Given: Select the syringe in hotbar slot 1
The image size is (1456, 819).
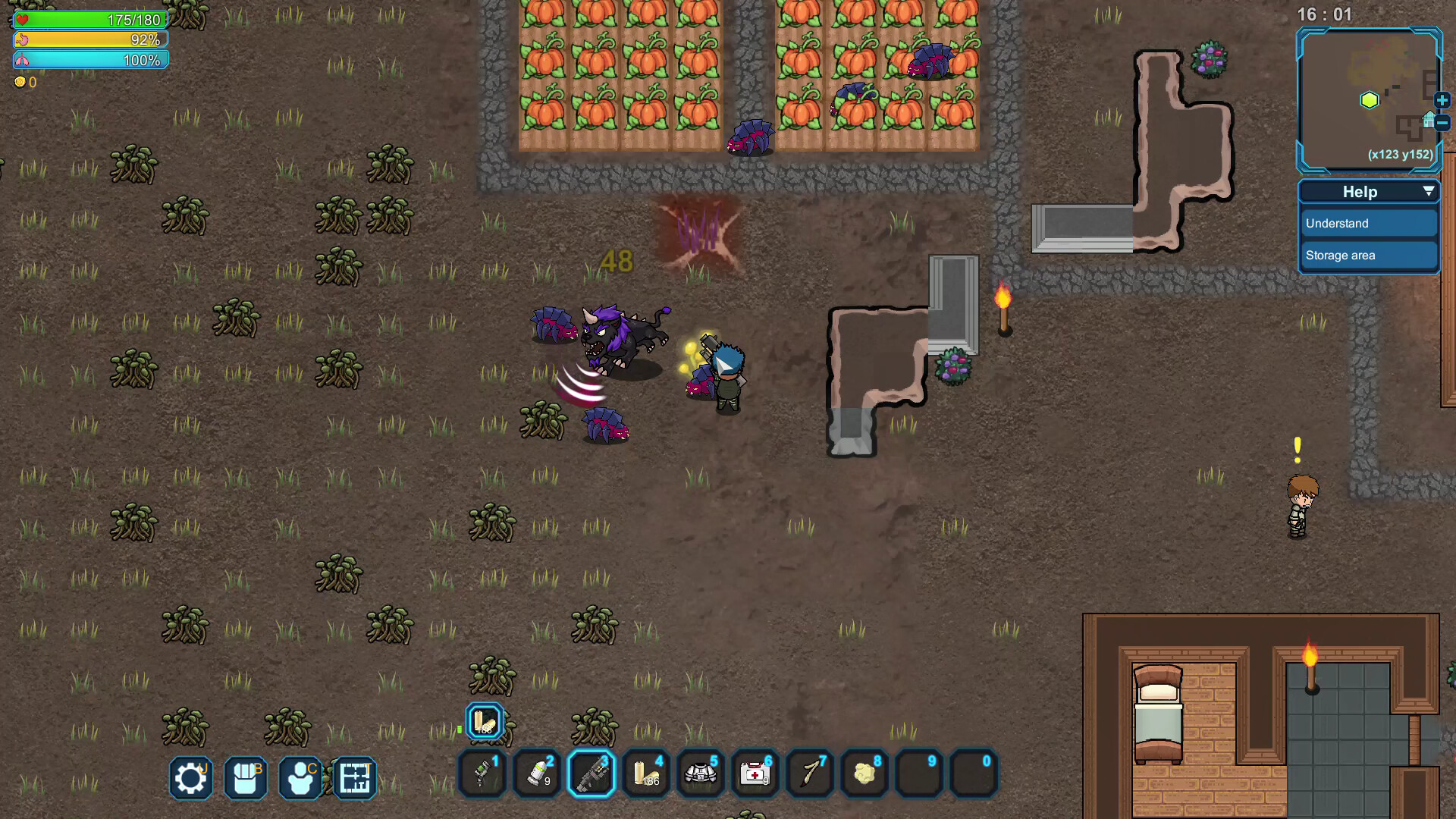Looking at the screenshot, I should [x=482, y=773].
